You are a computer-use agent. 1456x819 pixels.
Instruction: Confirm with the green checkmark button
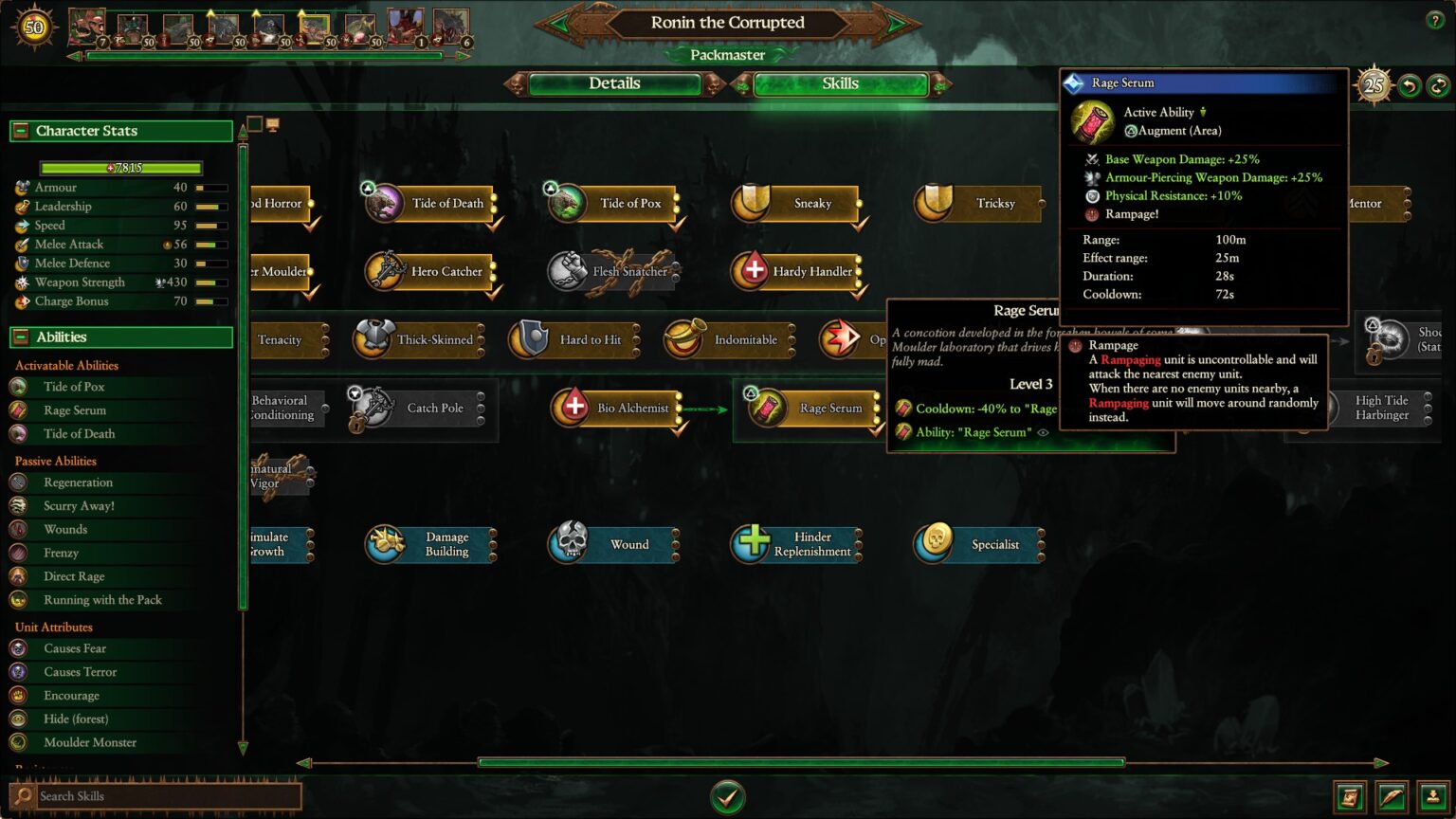click(x=727, y=797)
